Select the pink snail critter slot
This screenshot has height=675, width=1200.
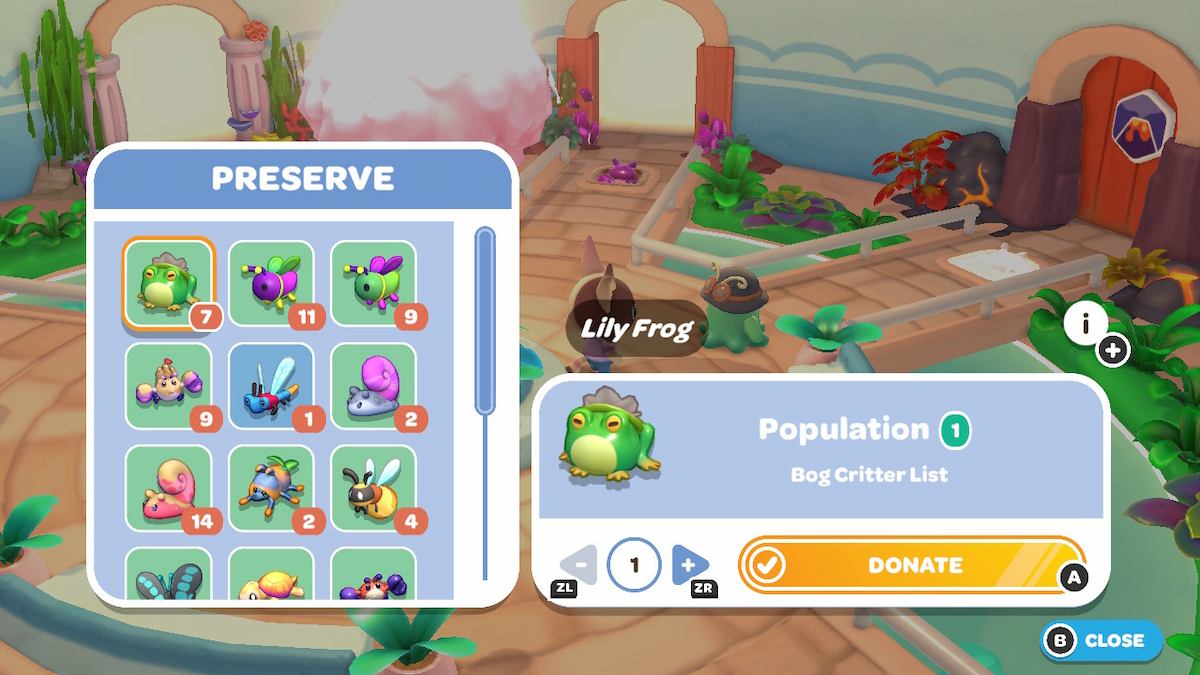168,488
